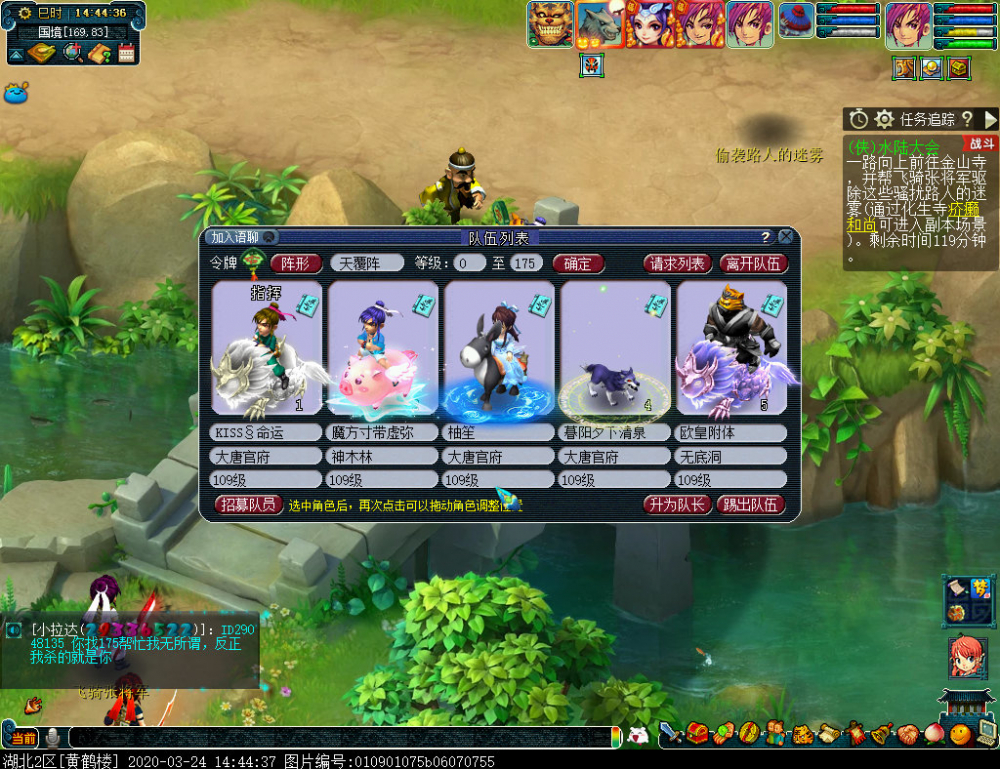Join voice chat via 加入语聊
Image resolution: width=1000 pixels, height=769 pixels.
[x=235, y=237]
